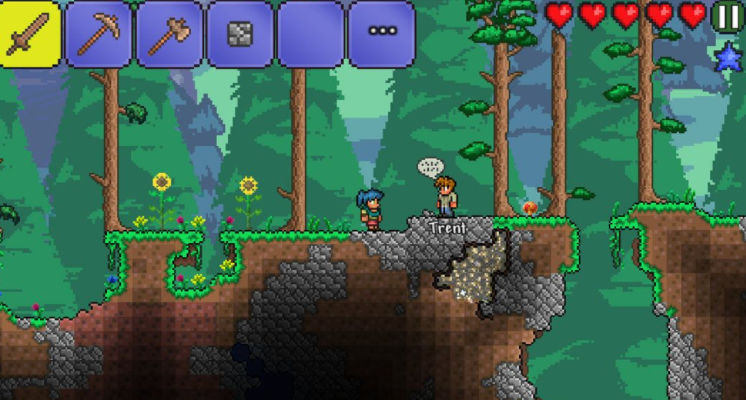Equip the copper pickaxe from the hotbar

[x=98, y=34]
